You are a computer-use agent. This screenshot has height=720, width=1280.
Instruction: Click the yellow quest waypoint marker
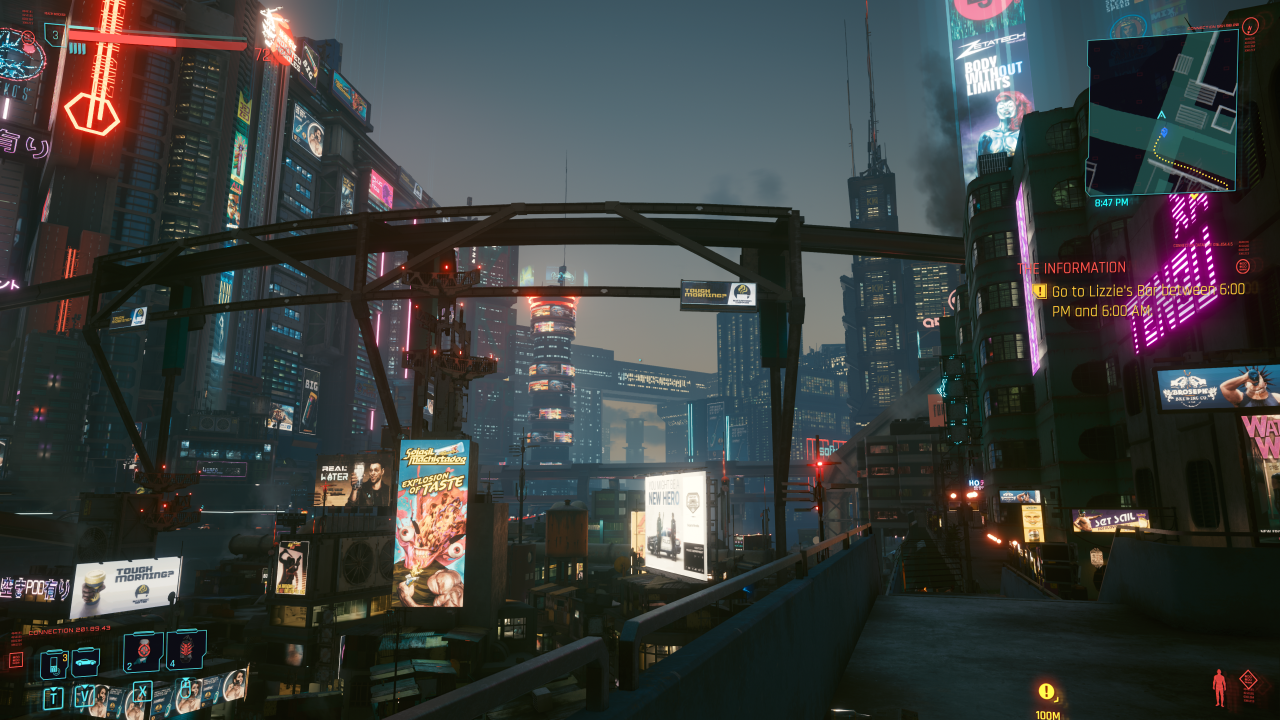click(1046, 691)
